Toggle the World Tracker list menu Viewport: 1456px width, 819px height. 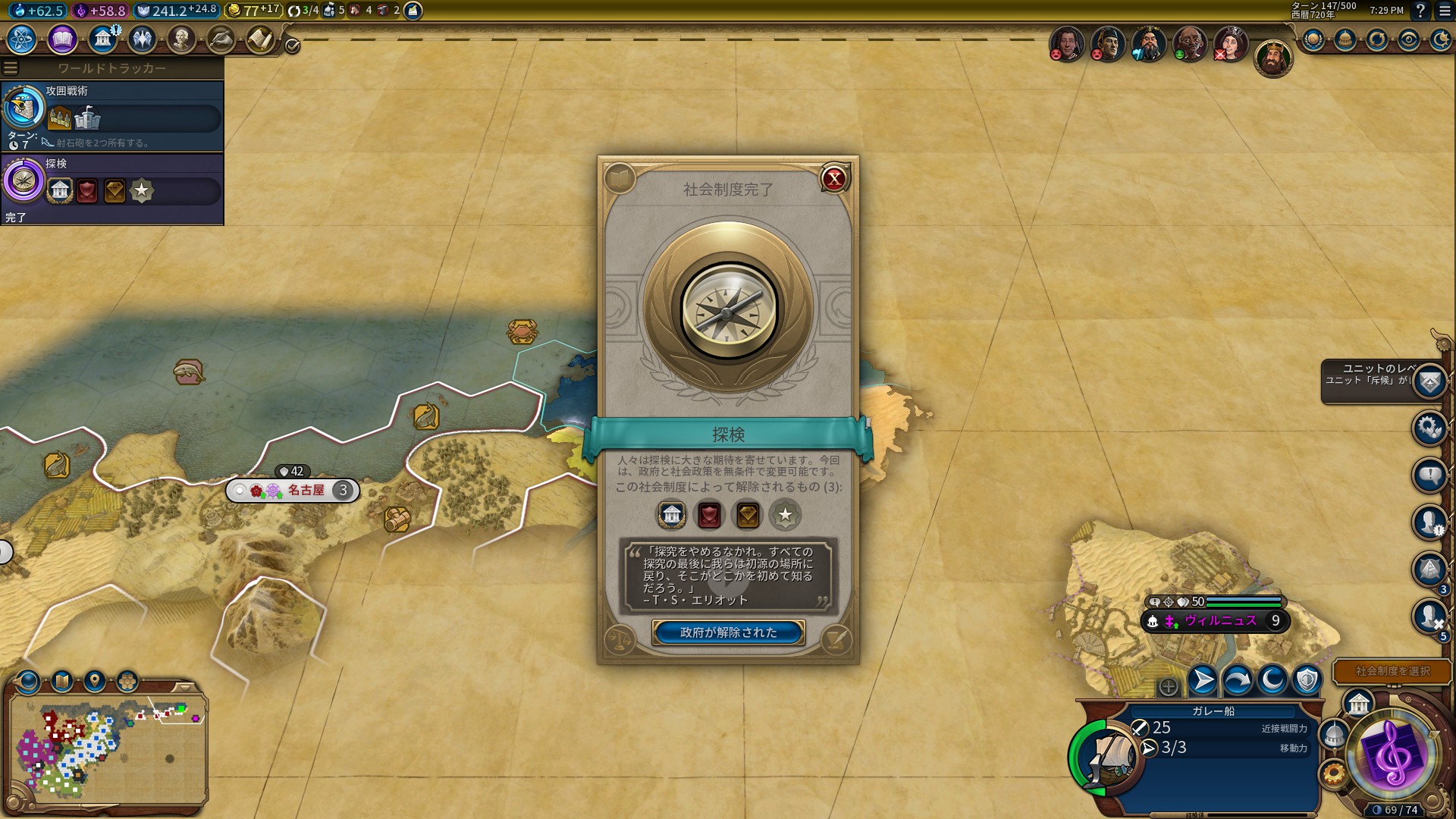tap(11, 68)
